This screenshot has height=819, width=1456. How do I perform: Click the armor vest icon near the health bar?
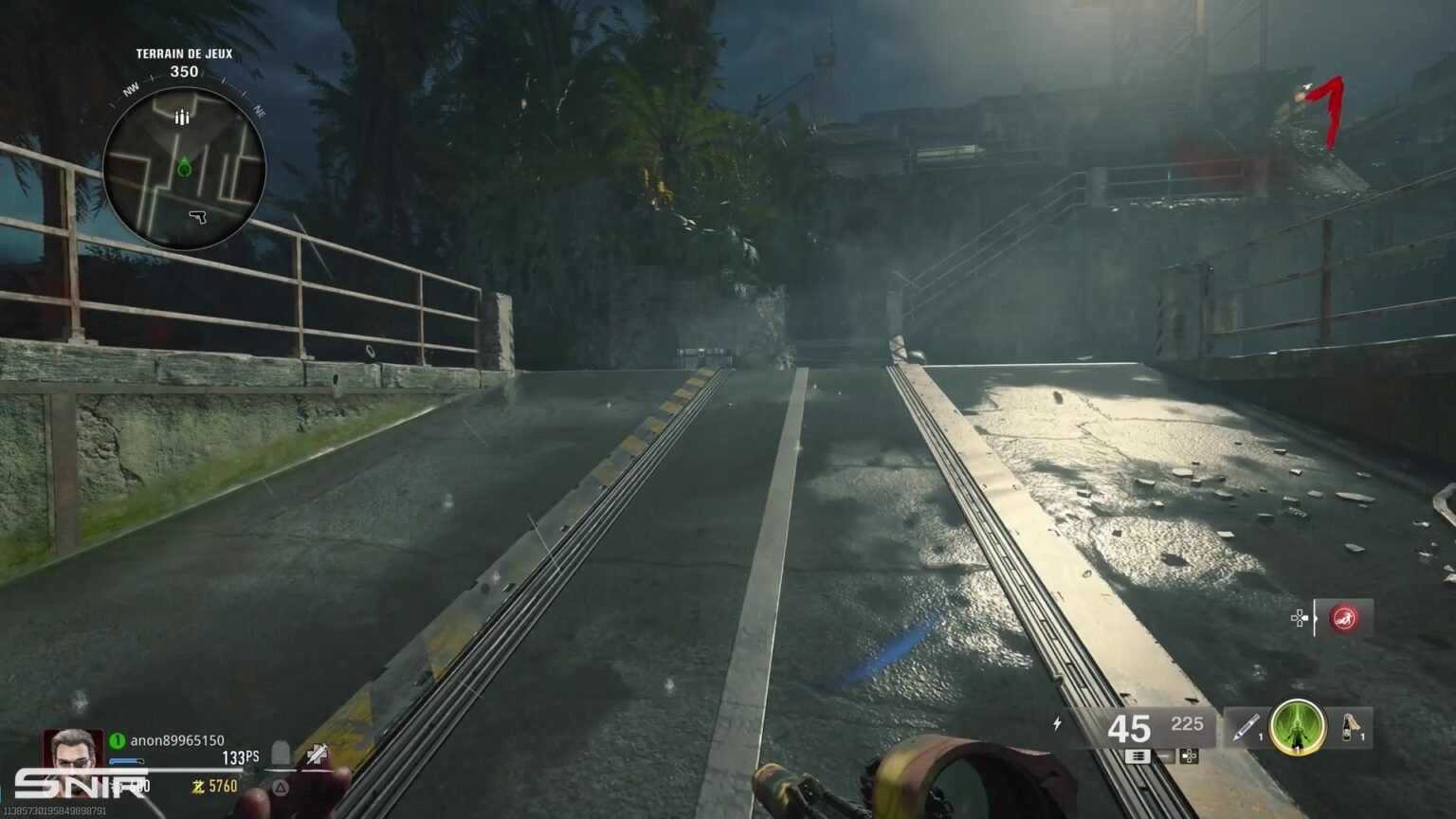coord(281,751)
